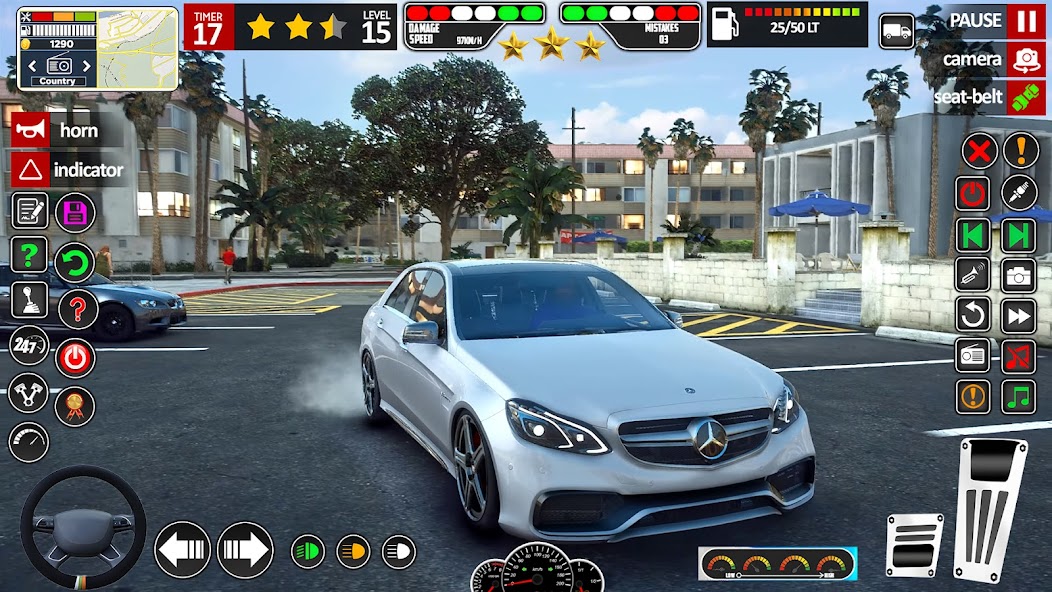Click the fast-forward double arrow icon
1052x592 pixels.
1019,315
